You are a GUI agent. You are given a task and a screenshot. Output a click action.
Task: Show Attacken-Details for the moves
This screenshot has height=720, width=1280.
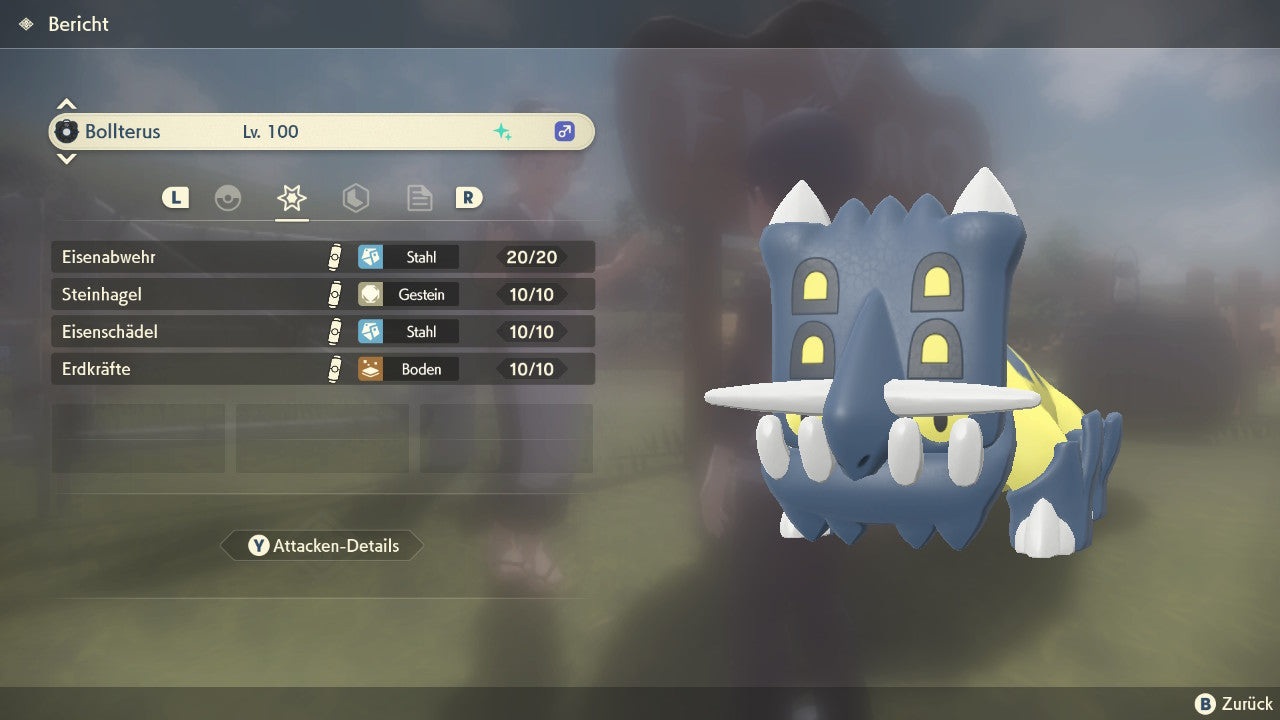tap(322, 546)
